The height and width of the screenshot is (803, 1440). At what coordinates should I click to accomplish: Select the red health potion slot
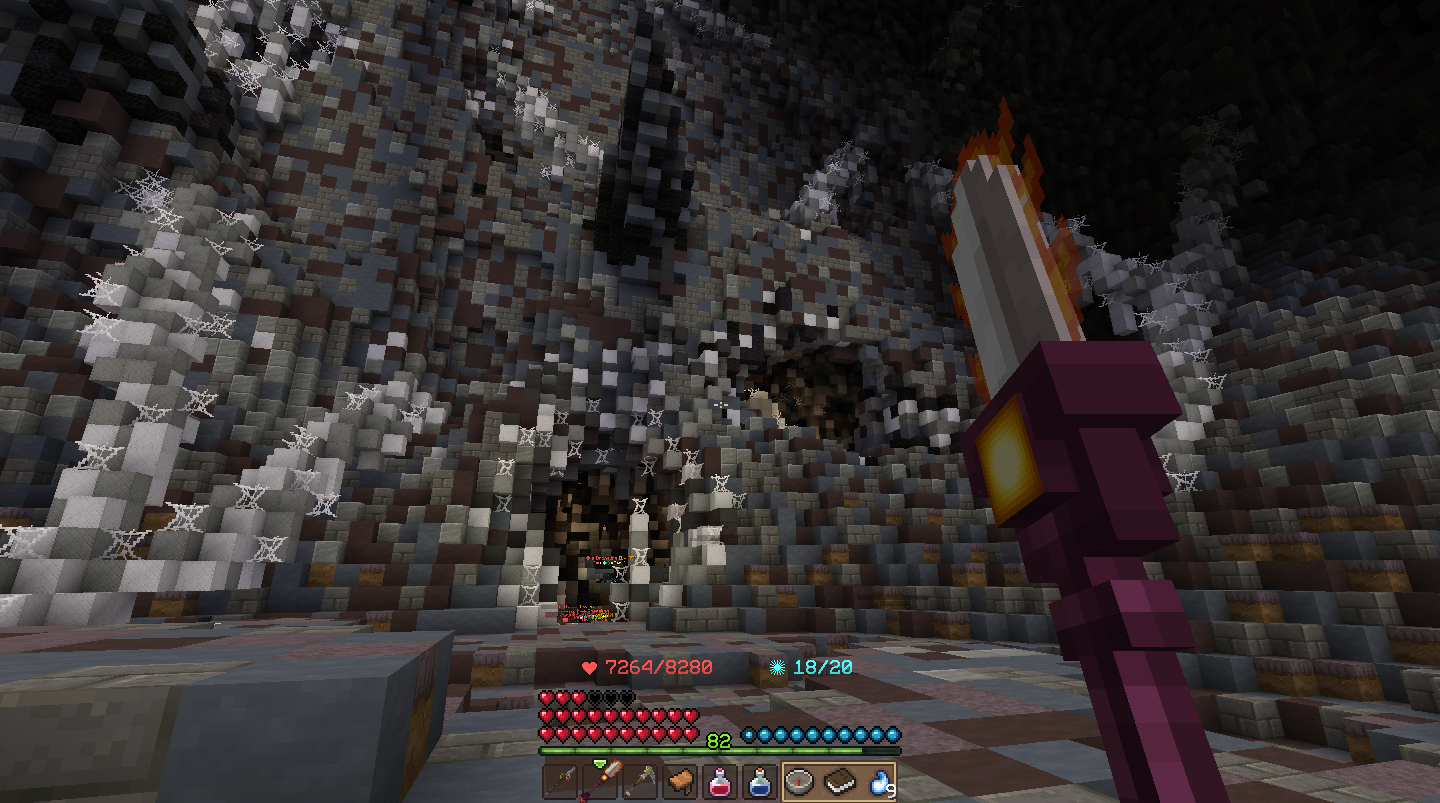pos(720,780)
